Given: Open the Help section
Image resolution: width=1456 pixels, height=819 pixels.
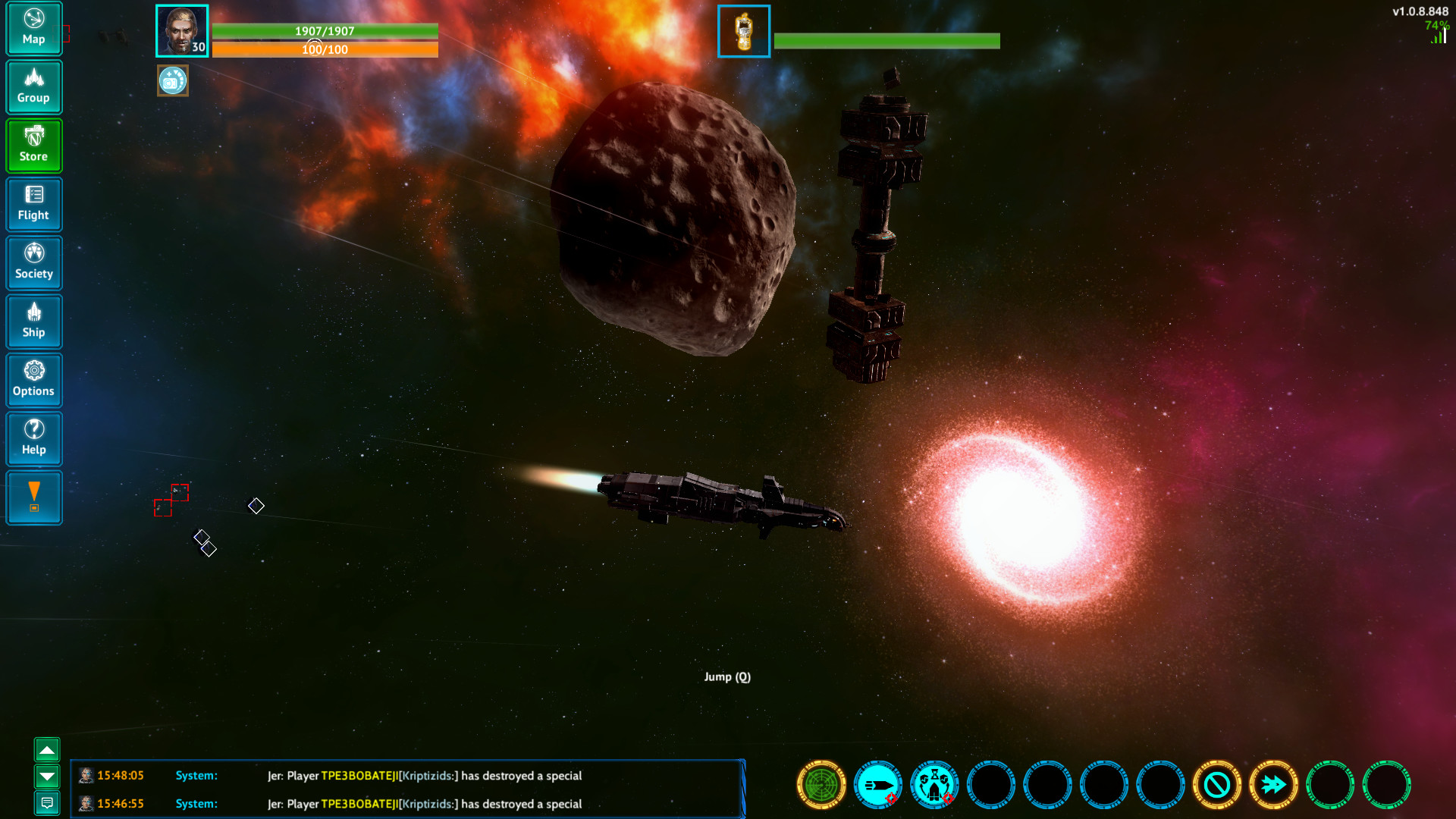Looking at the screenshot, I should (x=33, y=438).
